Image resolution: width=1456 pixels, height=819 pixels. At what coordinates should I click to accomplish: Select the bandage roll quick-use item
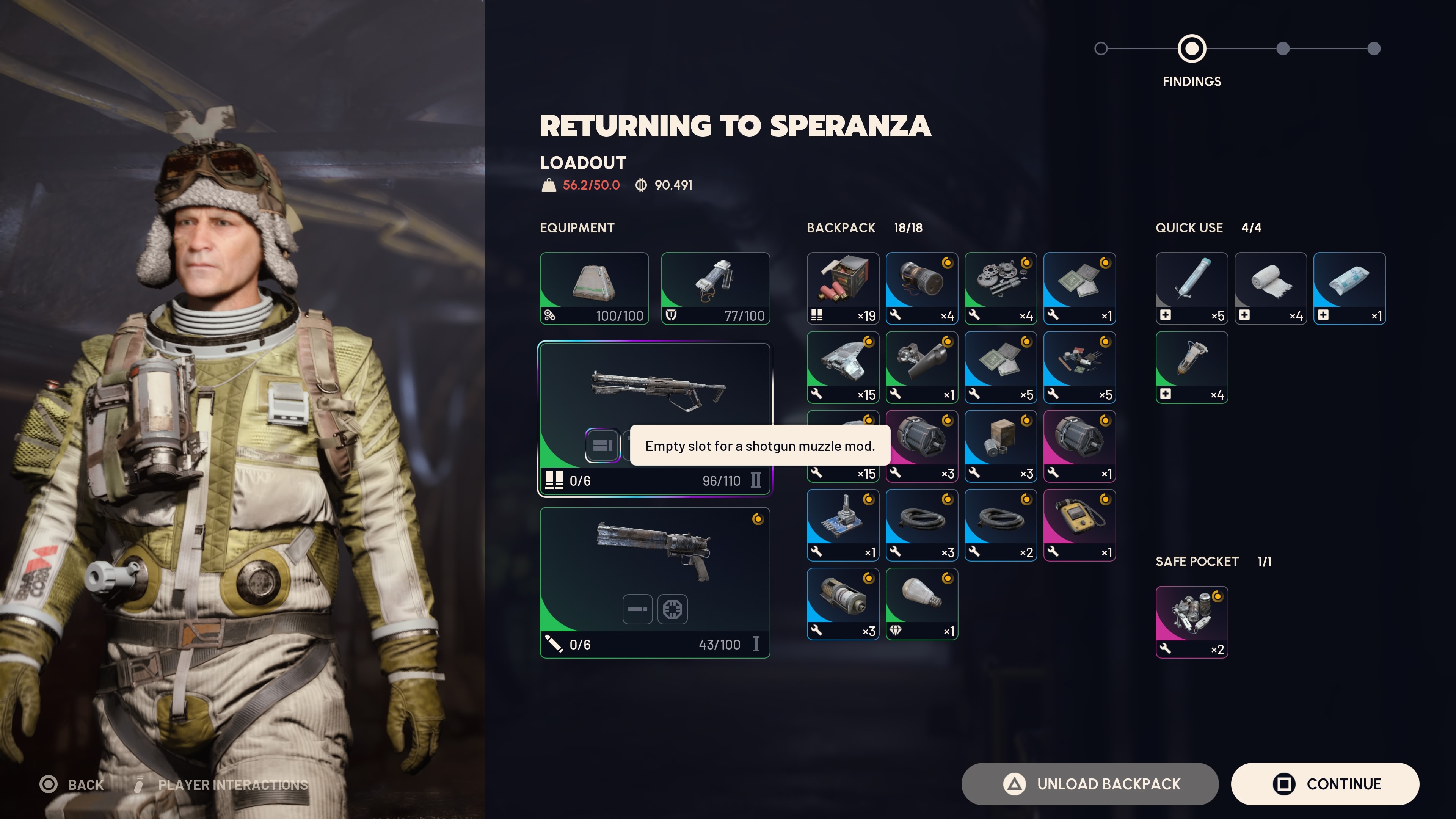click(1270, 288)
